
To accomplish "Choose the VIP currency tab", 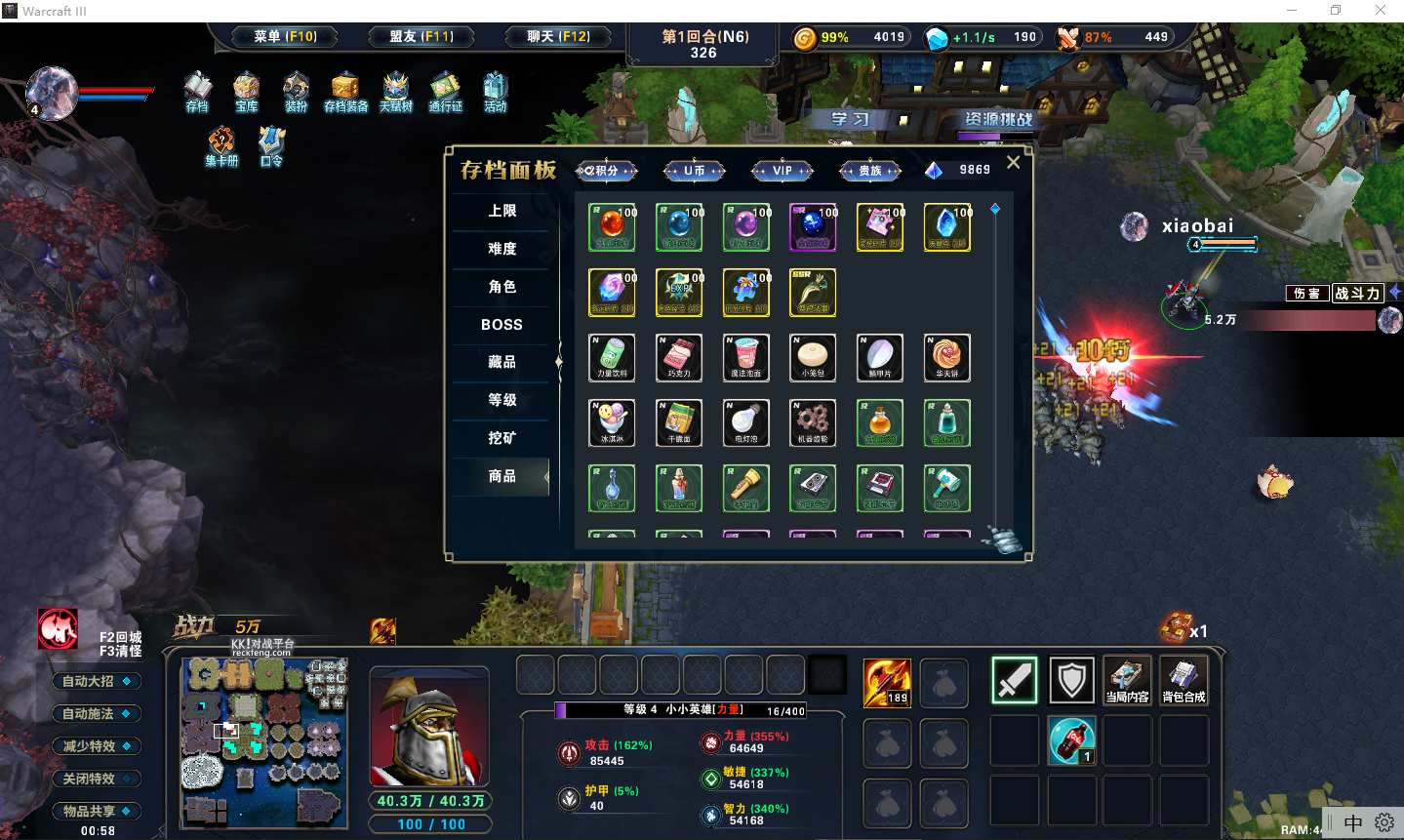I will pyautogui.click(x=782, y=171).
